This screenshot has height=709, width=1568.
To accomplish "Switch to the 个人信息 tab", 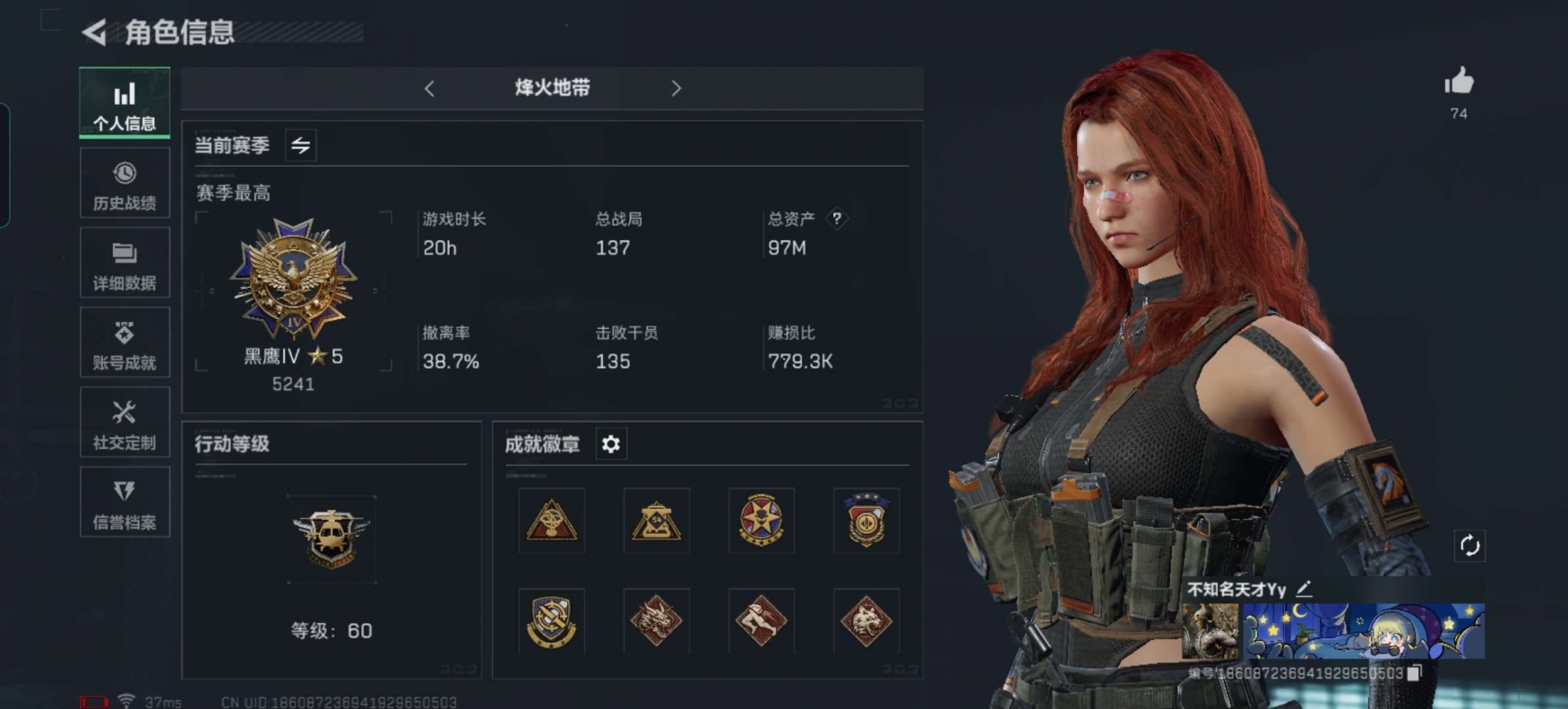I will pyautogui.click(x=125, y=103).
